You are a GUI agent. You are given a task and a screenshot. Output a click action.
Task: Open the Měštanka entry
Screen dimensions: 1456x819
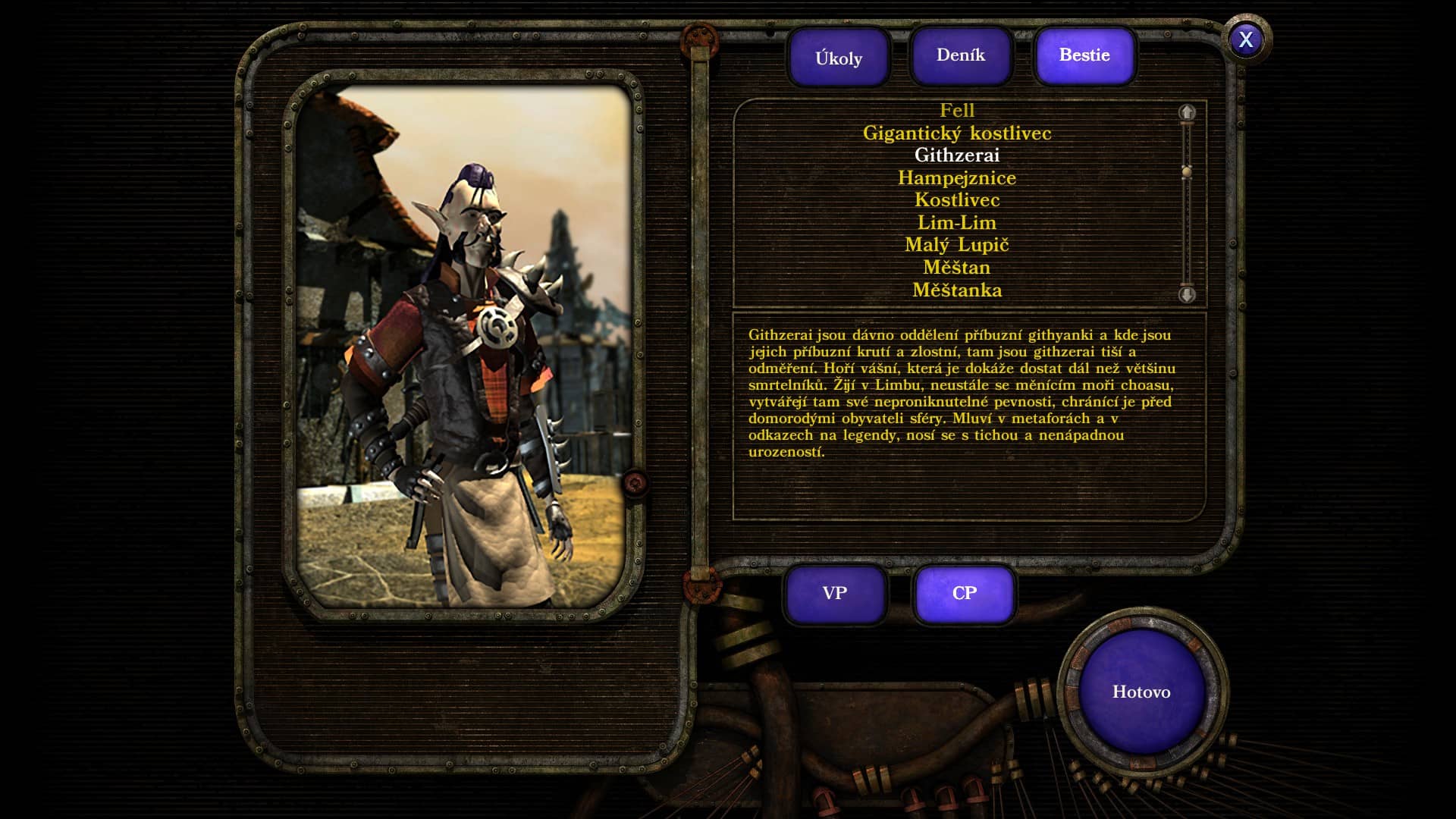click(957, 290)
